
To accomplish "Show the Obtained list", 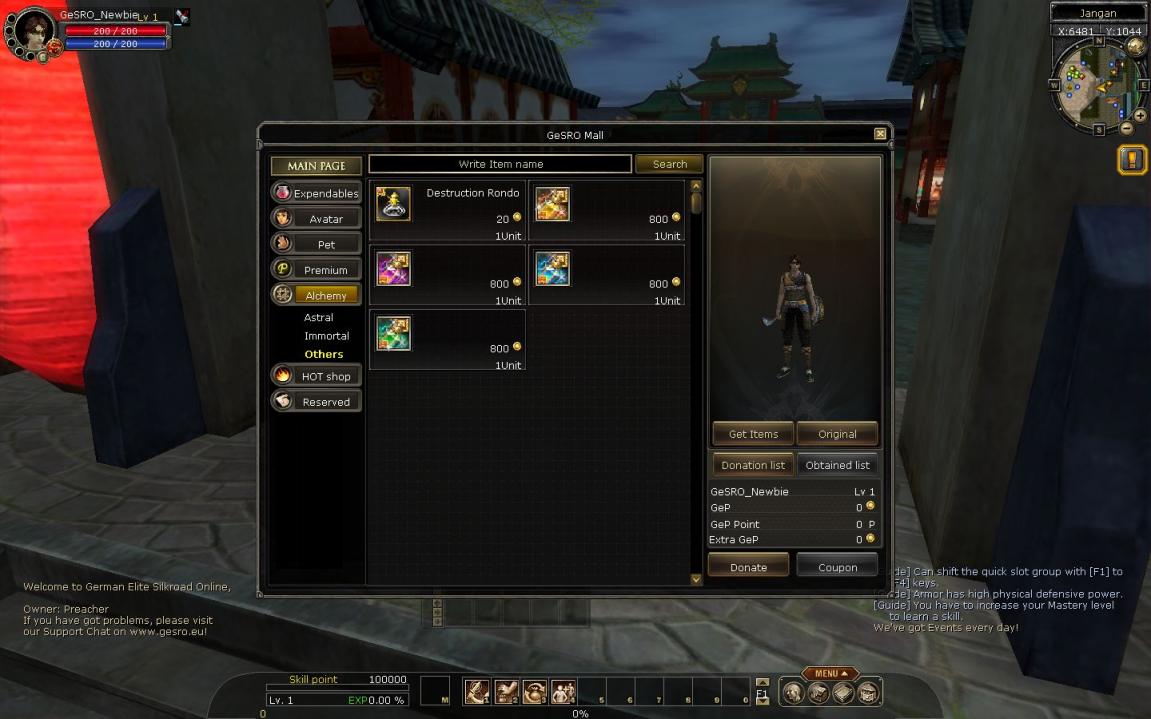I will coord(837,465).
